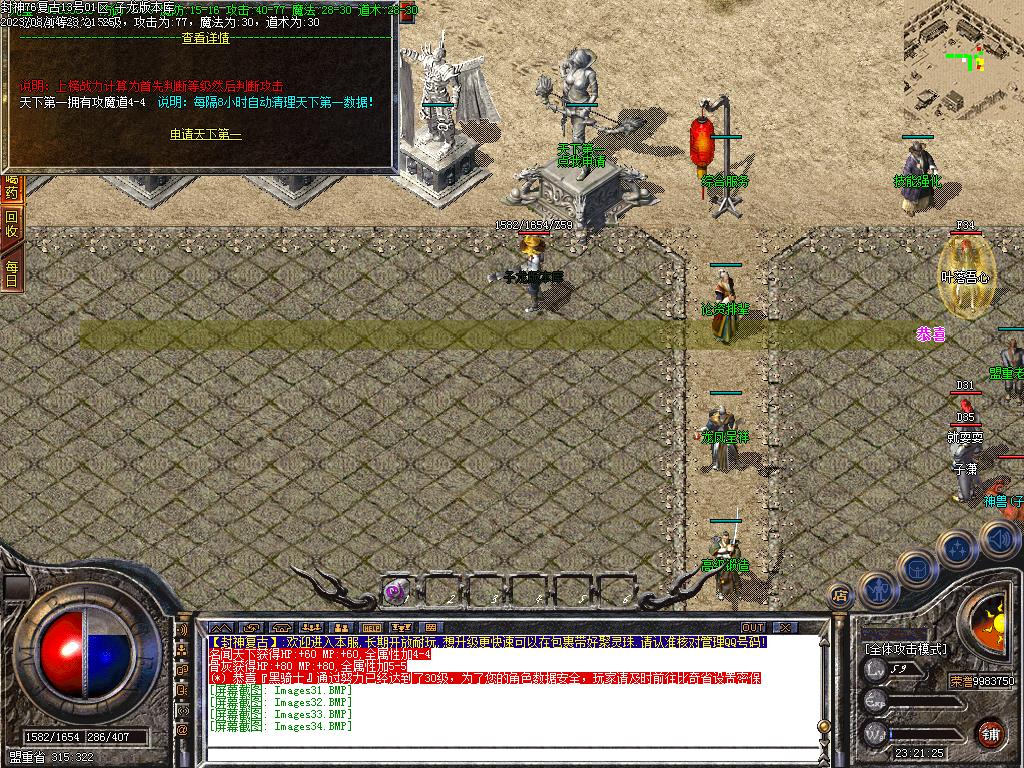Image resolution: width=1024 pixels, height=768 pixels.
Task: Open the skills sparkle icon
Action: coord(958,548)
